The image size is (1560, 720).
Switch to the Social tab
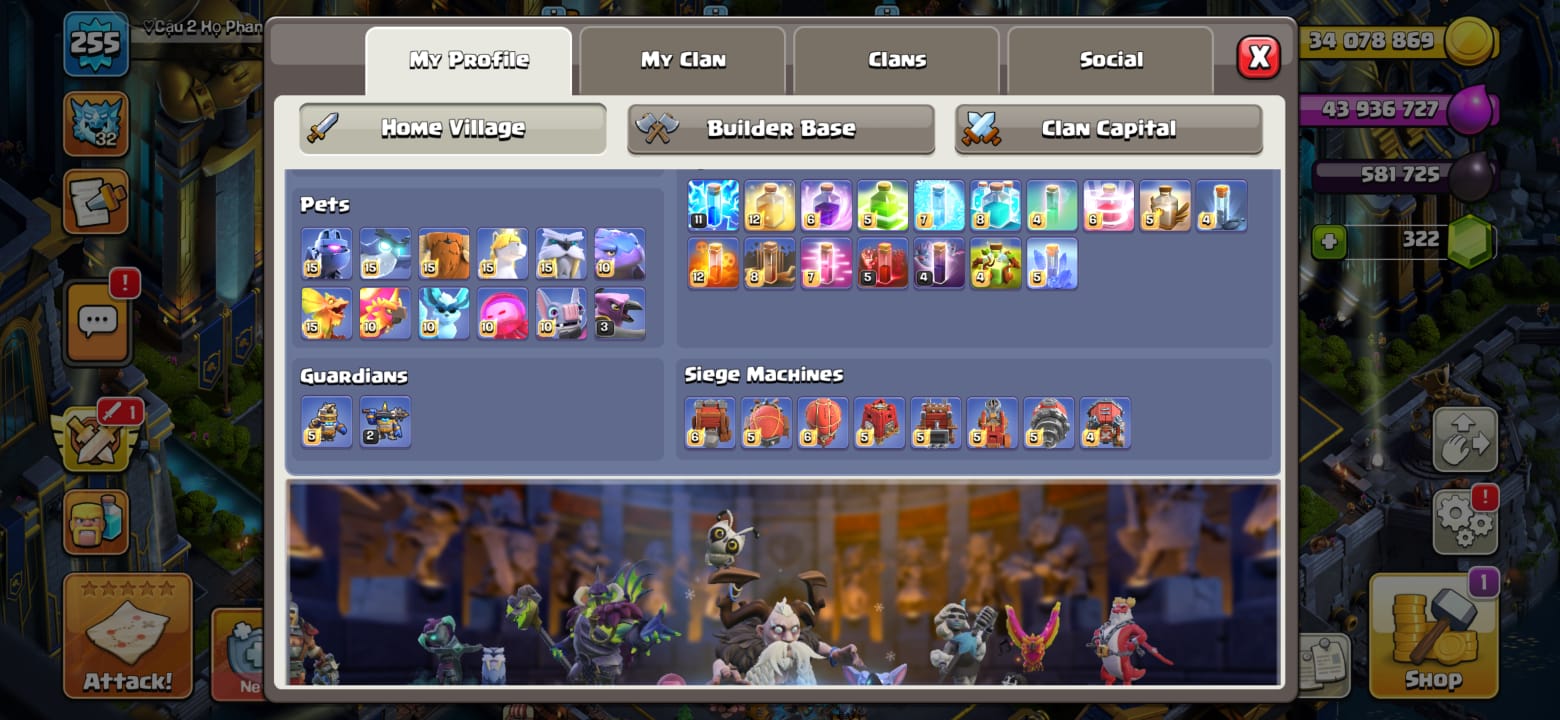click(x=1110, y=60)
